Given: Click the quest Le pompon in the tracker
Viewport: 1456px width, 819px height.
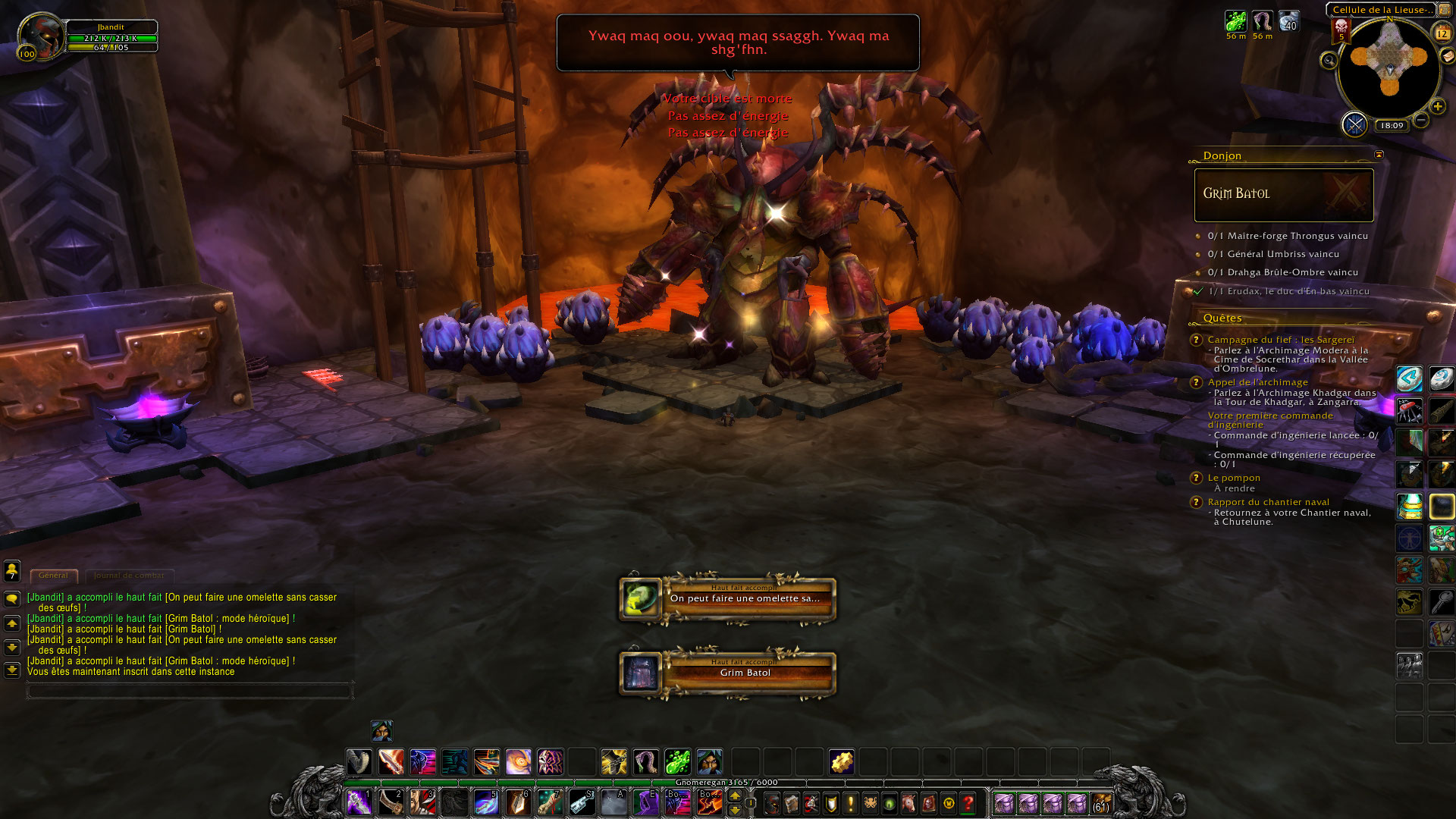Looking at the screenshot, I should coord(1235,477).
